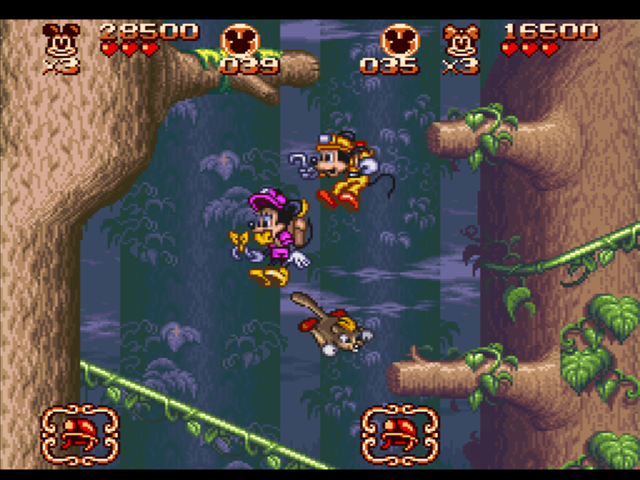This screenshot has width=640, height=480.
Task: Choose Minnie's framed costume icon
Action: tap(400, 435)
